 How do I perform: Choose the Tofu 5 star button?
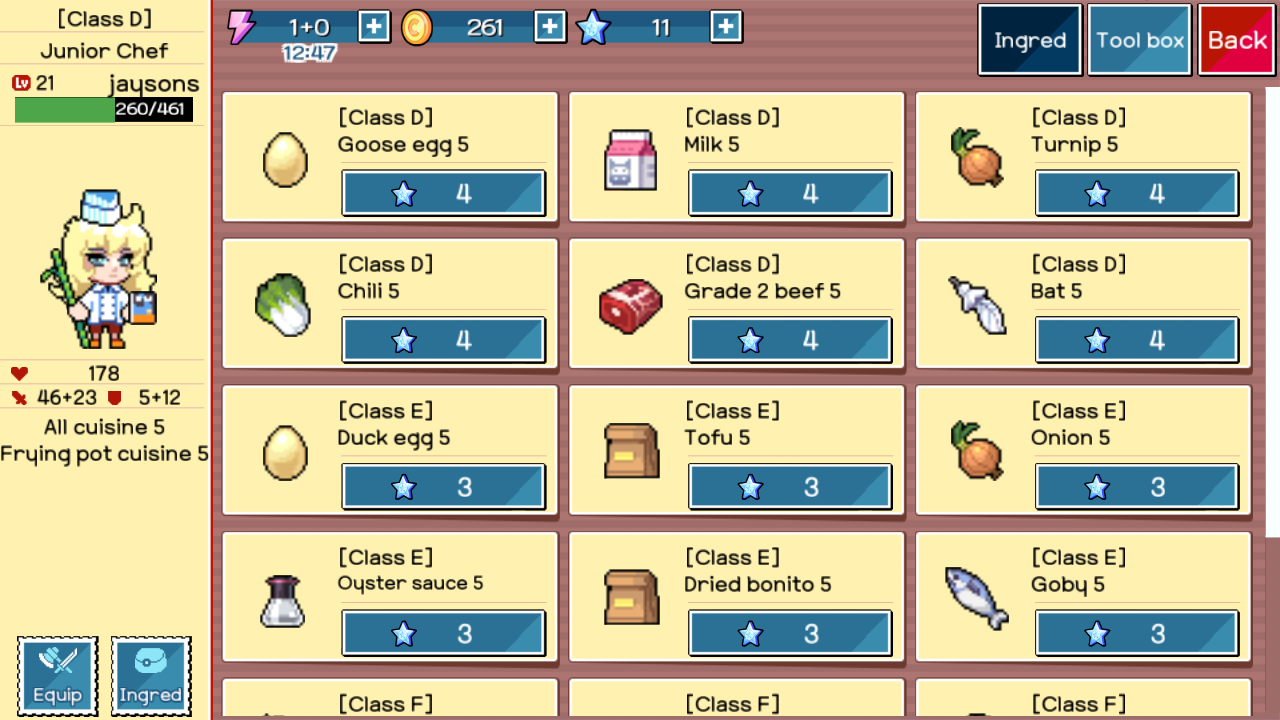click(790, 487)
